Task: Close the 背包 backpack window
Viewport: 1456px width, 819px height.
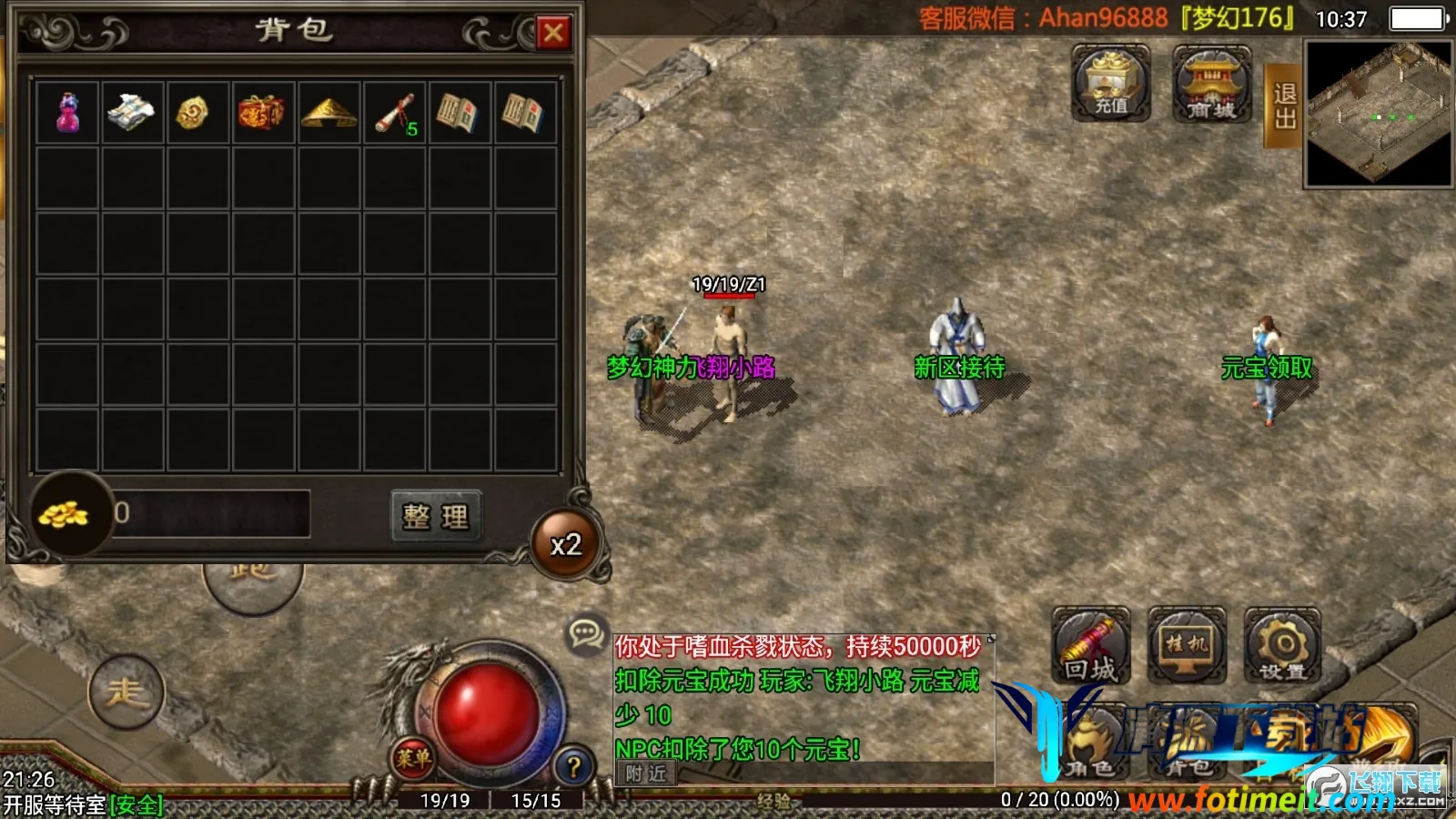Action: tap(552, 34)
